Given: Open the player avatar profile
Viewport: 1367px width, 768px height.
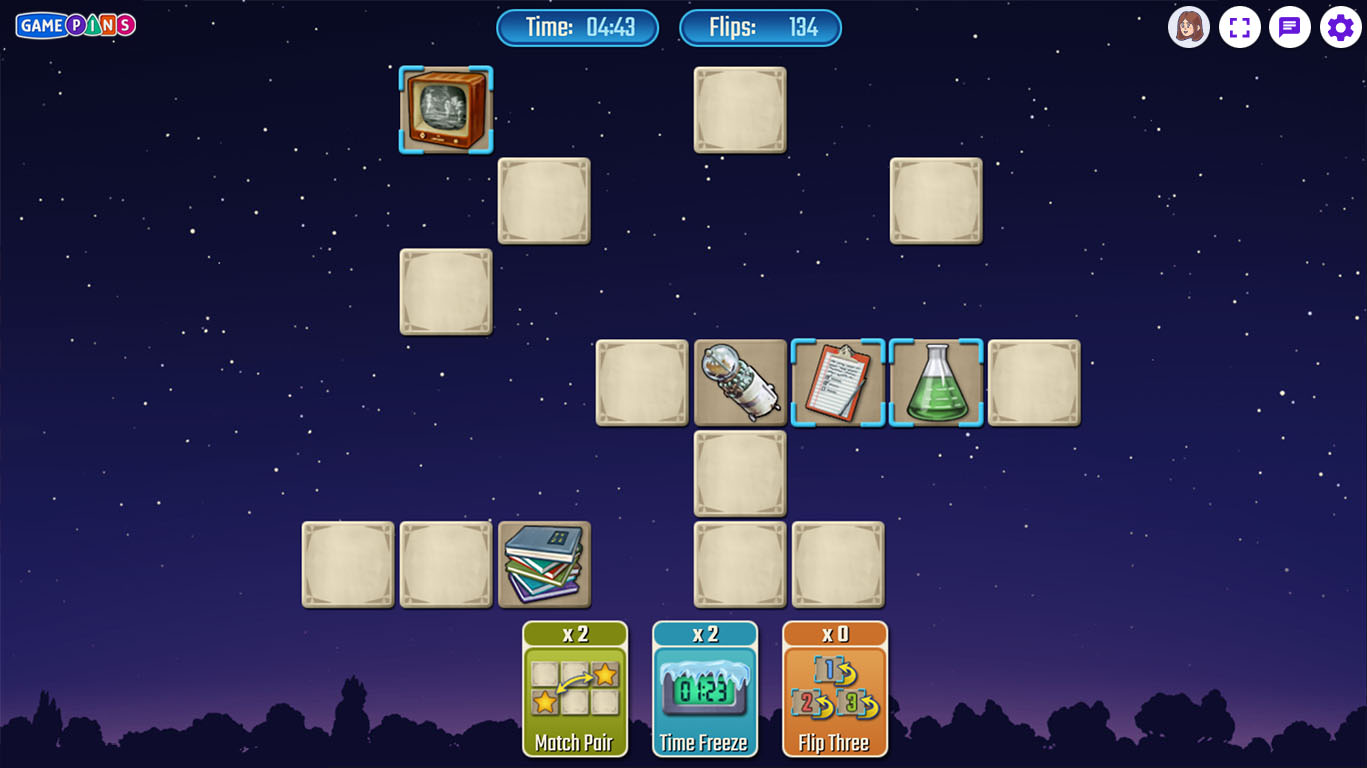Looking at the screenshot, I should click(x=1189, y=27).
